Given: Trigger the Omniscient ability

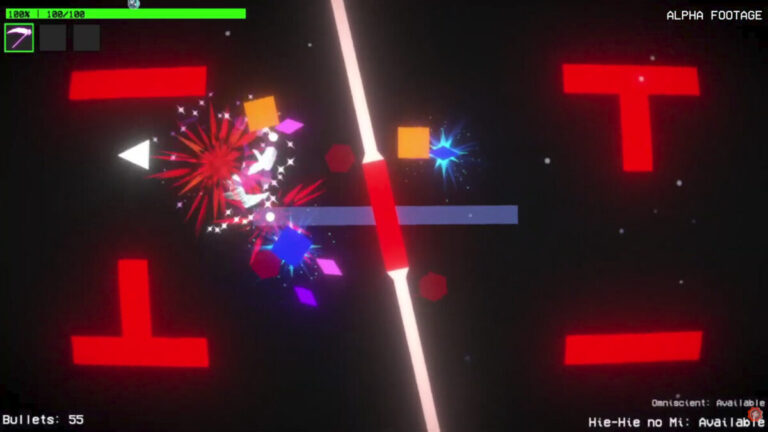Looking at the screenshot, I should point(708,403).
